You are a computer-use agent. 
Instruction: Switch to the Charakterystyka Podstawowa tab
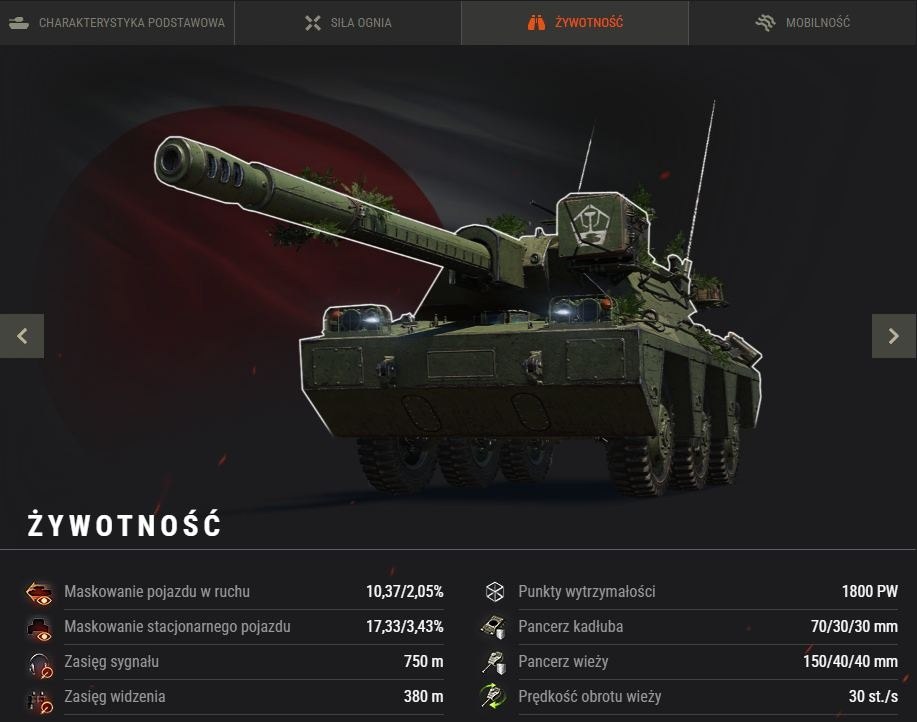[117, 23]
